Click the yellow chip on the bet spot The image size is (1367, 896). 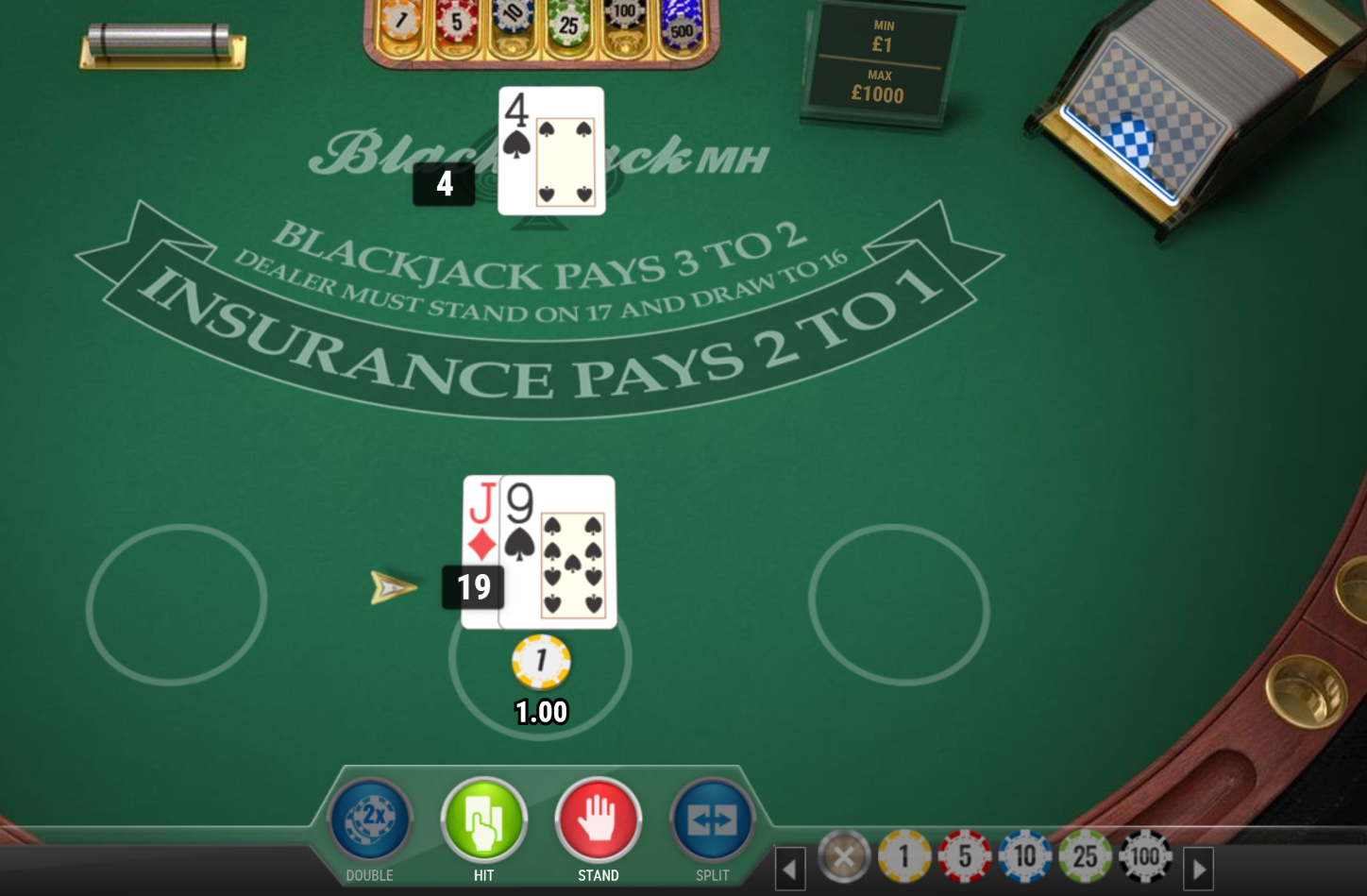540,661
